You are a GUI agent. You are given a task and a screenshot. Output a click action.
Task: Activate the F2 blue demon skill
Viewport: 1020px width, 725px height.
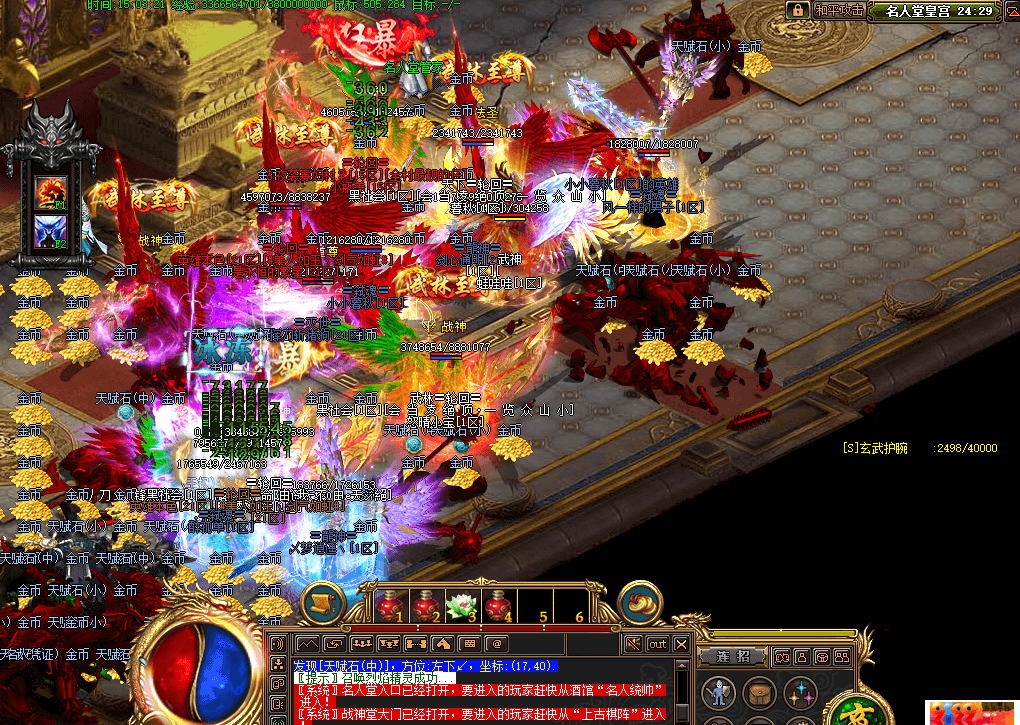click(x=49, y=231)
